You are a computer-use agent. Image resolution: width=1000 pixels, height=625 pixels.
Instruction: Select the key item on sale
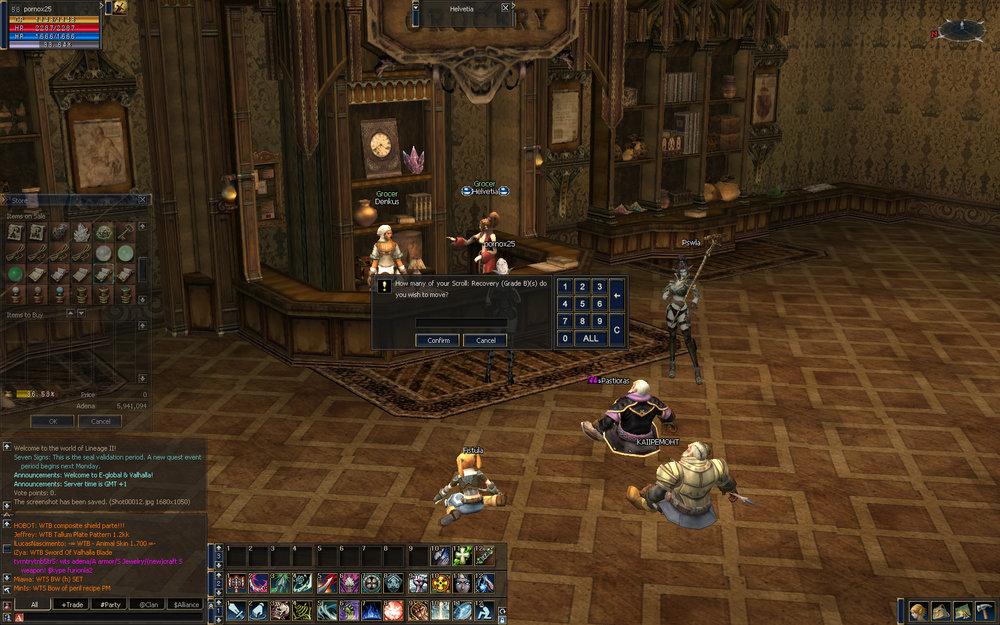[126, 232]
